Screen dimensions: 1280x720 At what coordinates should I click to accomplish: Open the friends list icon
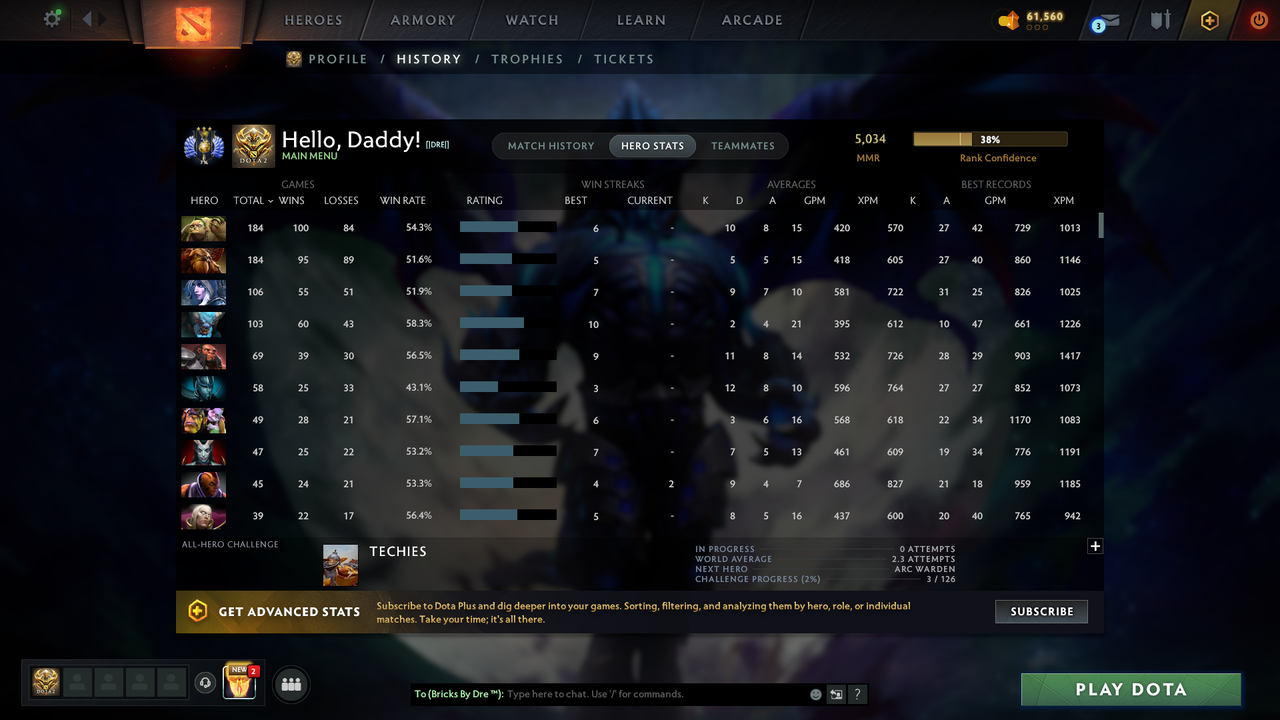coord(291,684)
